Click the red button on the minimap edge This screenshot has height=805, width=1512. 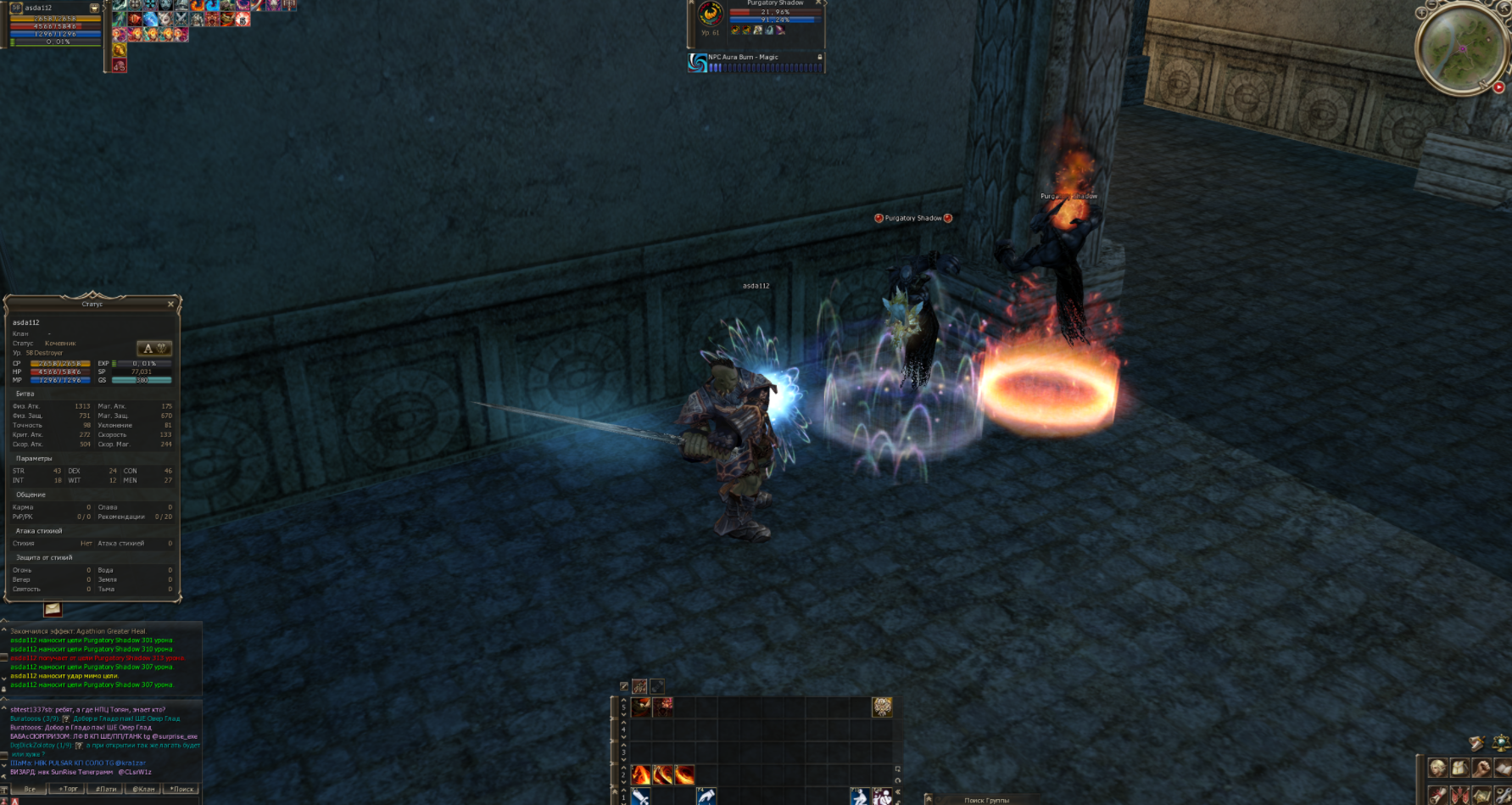point(1498,87)
